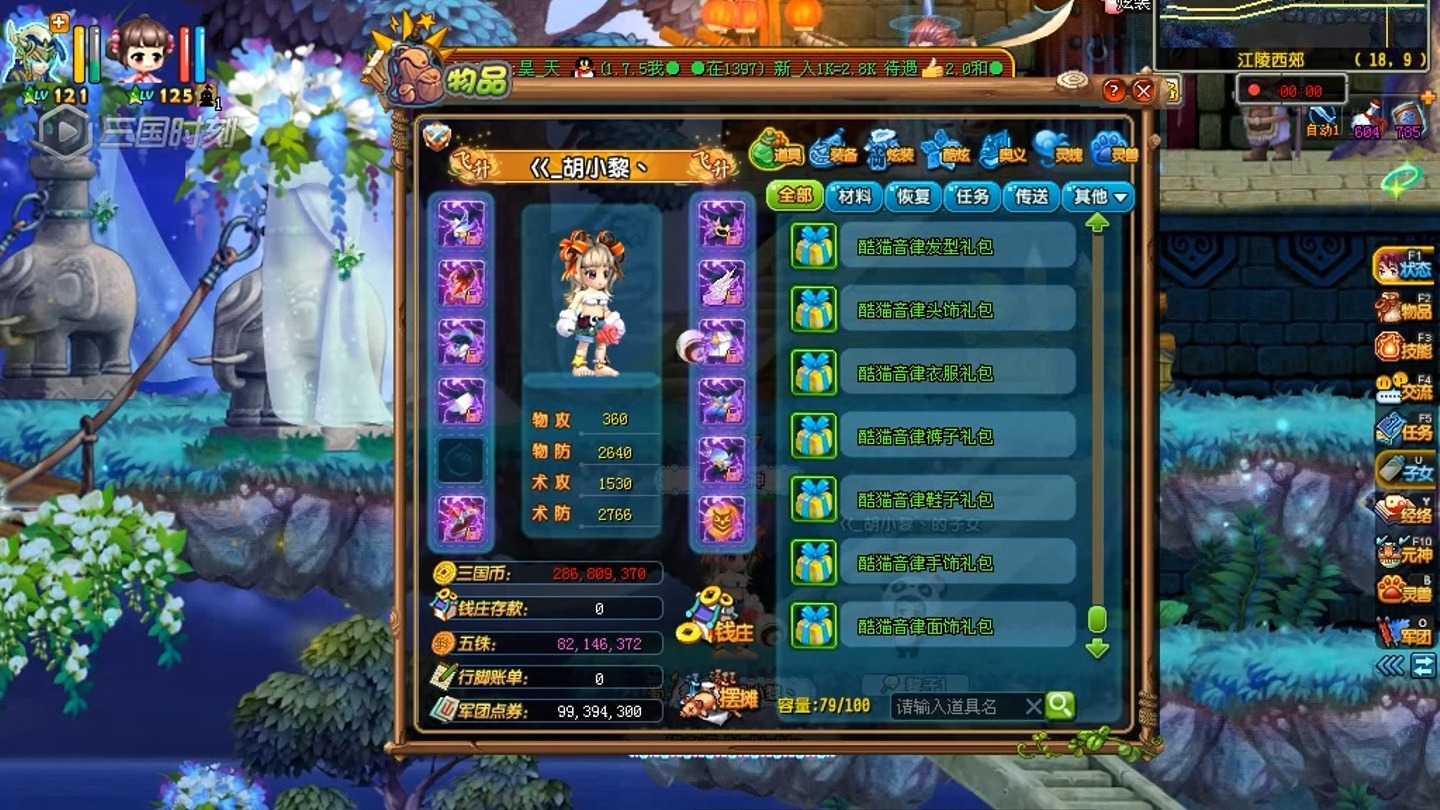Pick the 酷猫音律鞋子礼包 item
Screen dimensions: 1440x810
tap(925, 499)
